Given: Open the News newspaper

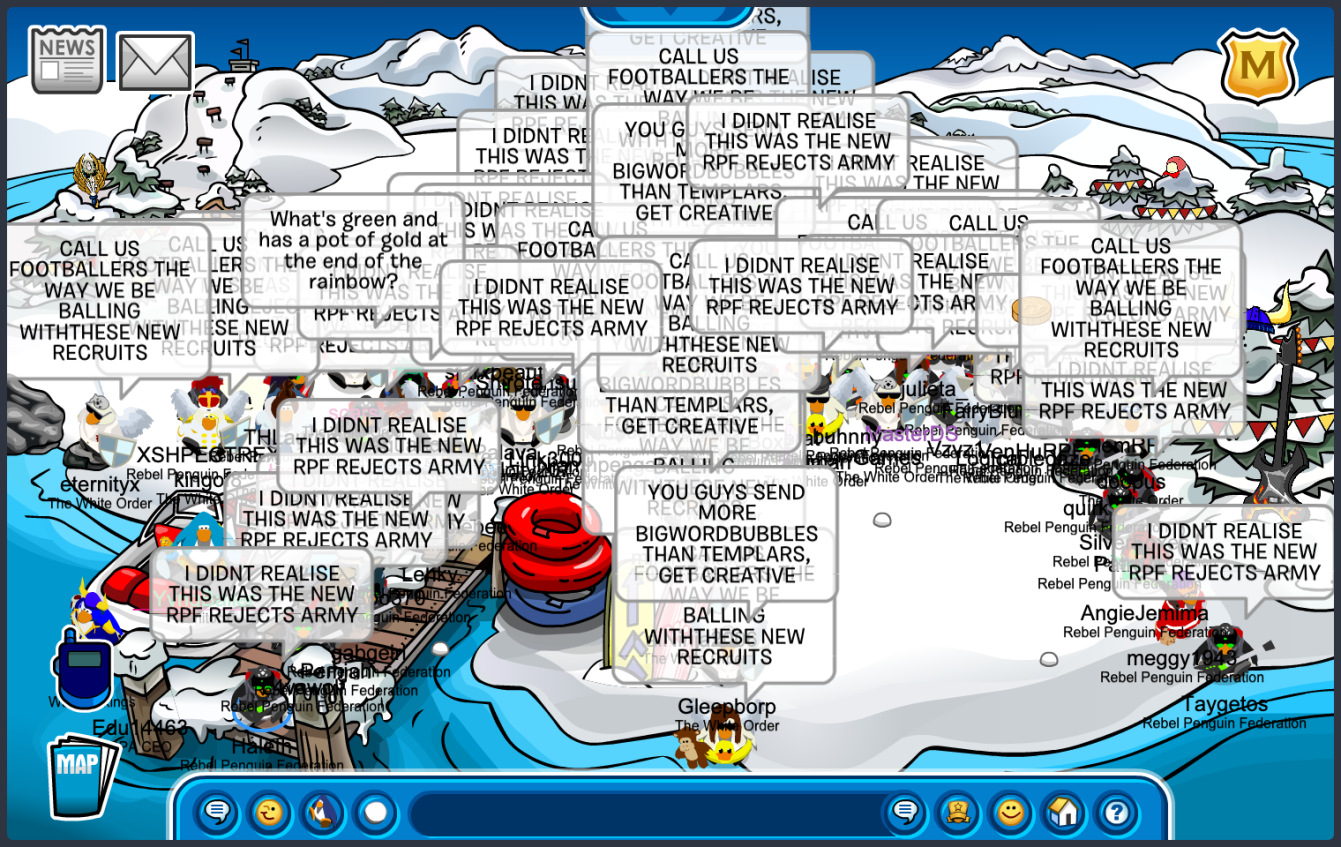Looking at the screenshot, I should pyautogui.click(x=67, y=59).
